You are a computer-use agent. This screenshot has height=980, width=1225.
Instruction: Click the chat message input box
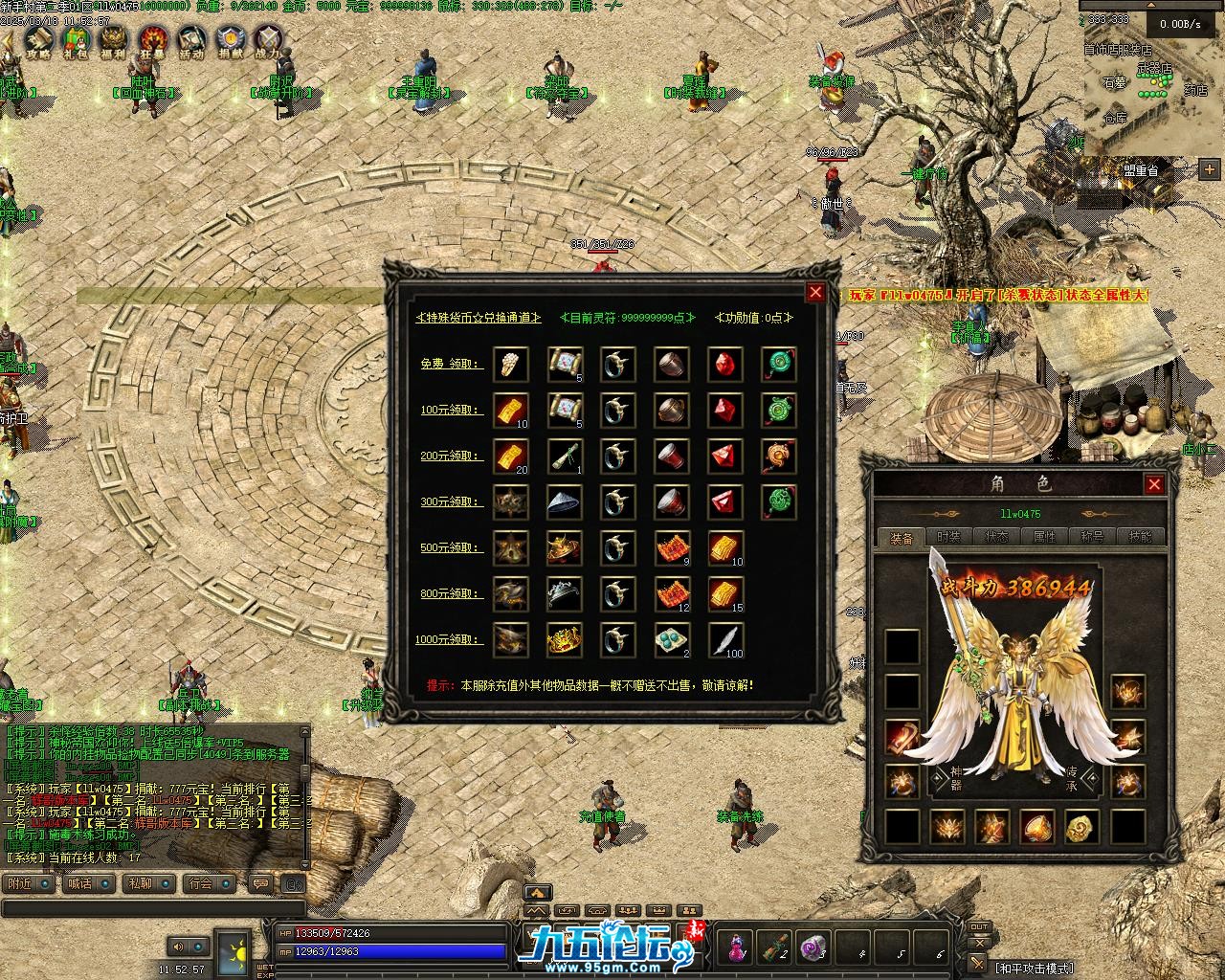(x=153, y=906)
